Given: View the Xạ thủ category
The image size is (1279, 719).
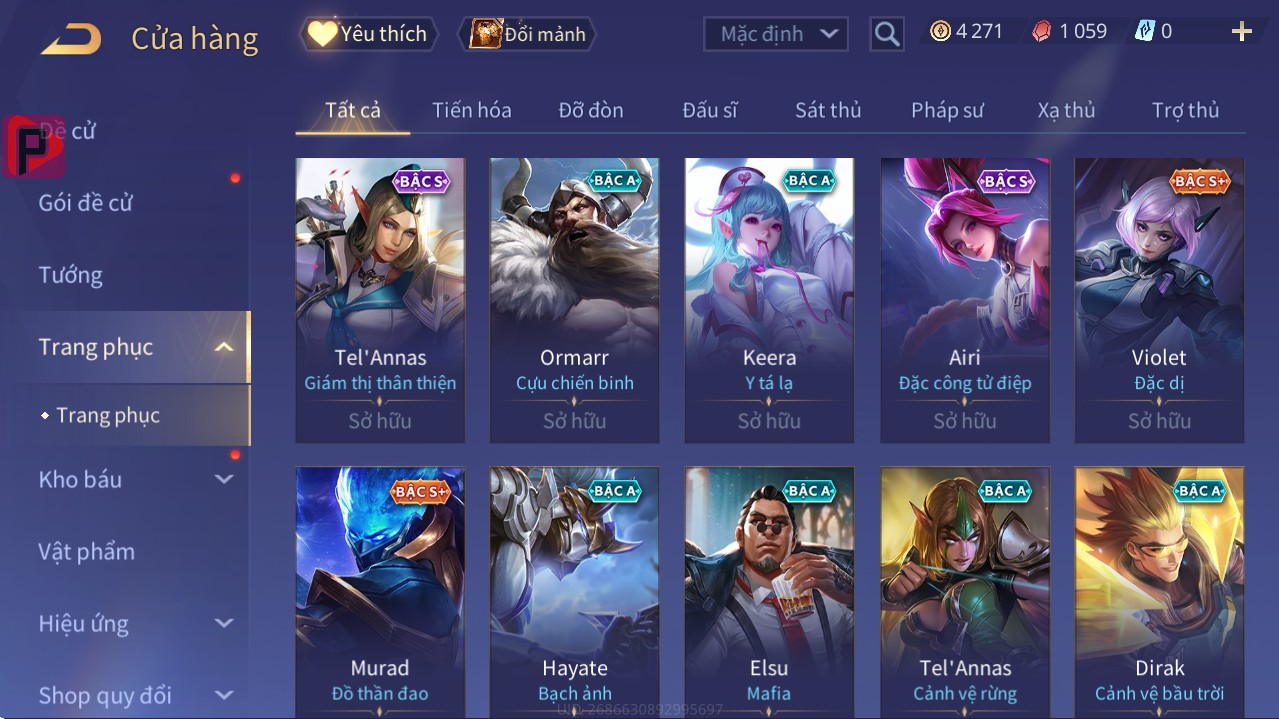Looking at the screenshot, I should coord(1066,110).
